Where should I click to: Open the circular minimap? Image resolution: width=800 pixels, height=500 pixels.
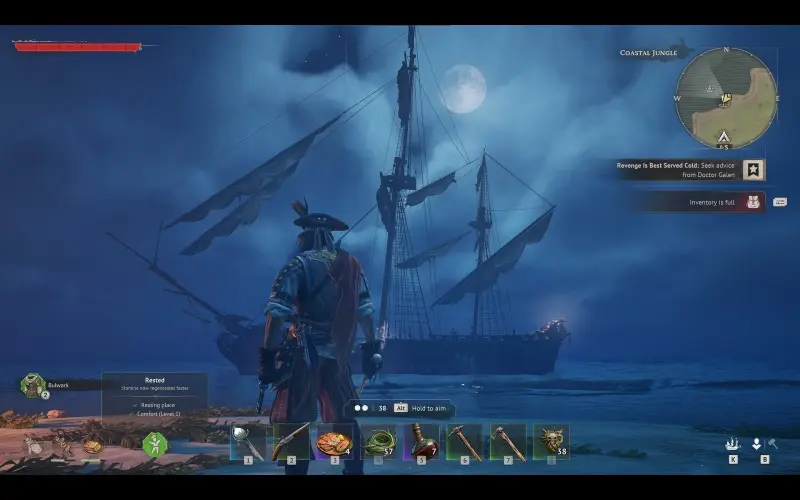pos(725,97)
